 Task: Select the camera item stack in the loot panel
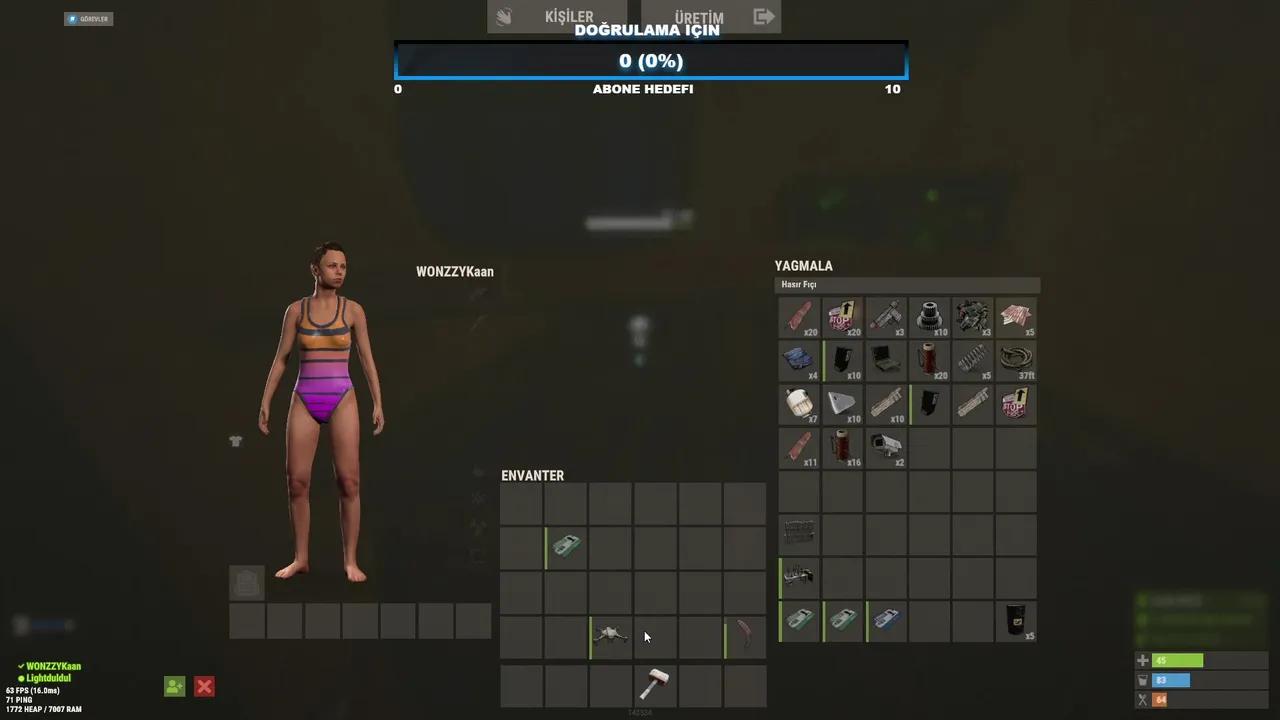click(886, 448)
